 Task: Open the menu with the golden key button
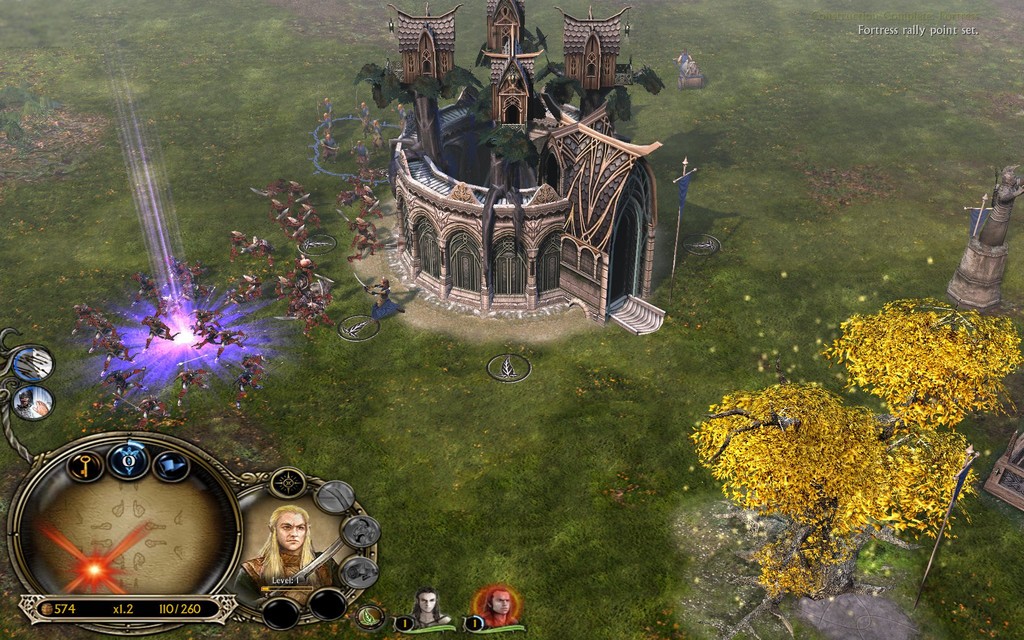83,465
